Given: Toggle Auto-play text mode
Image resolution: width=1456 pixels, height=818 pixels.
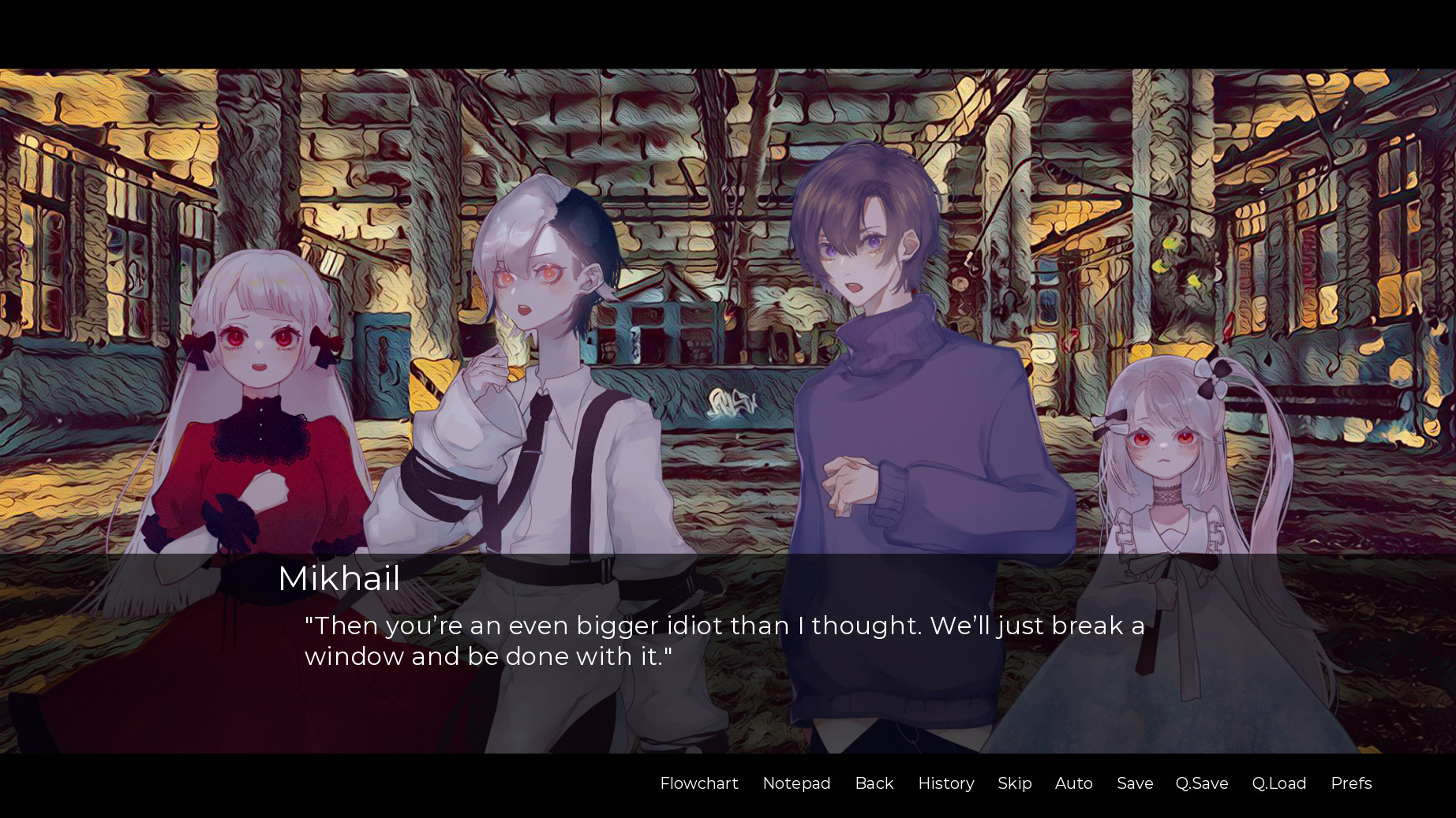Looking at the screenshot, I should 1073,783.
